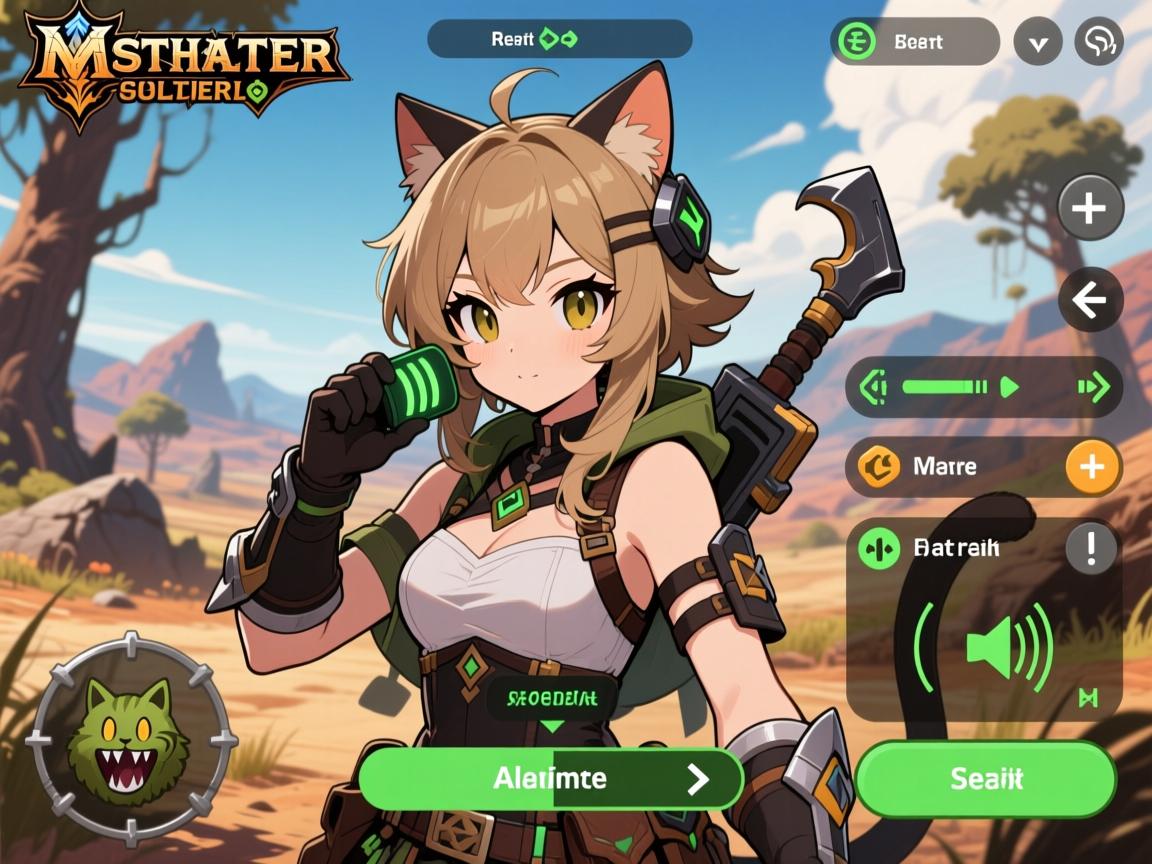Open the exclamation mark alert button
This screenshot has width=1152, height=864.
click(1092, 547)
